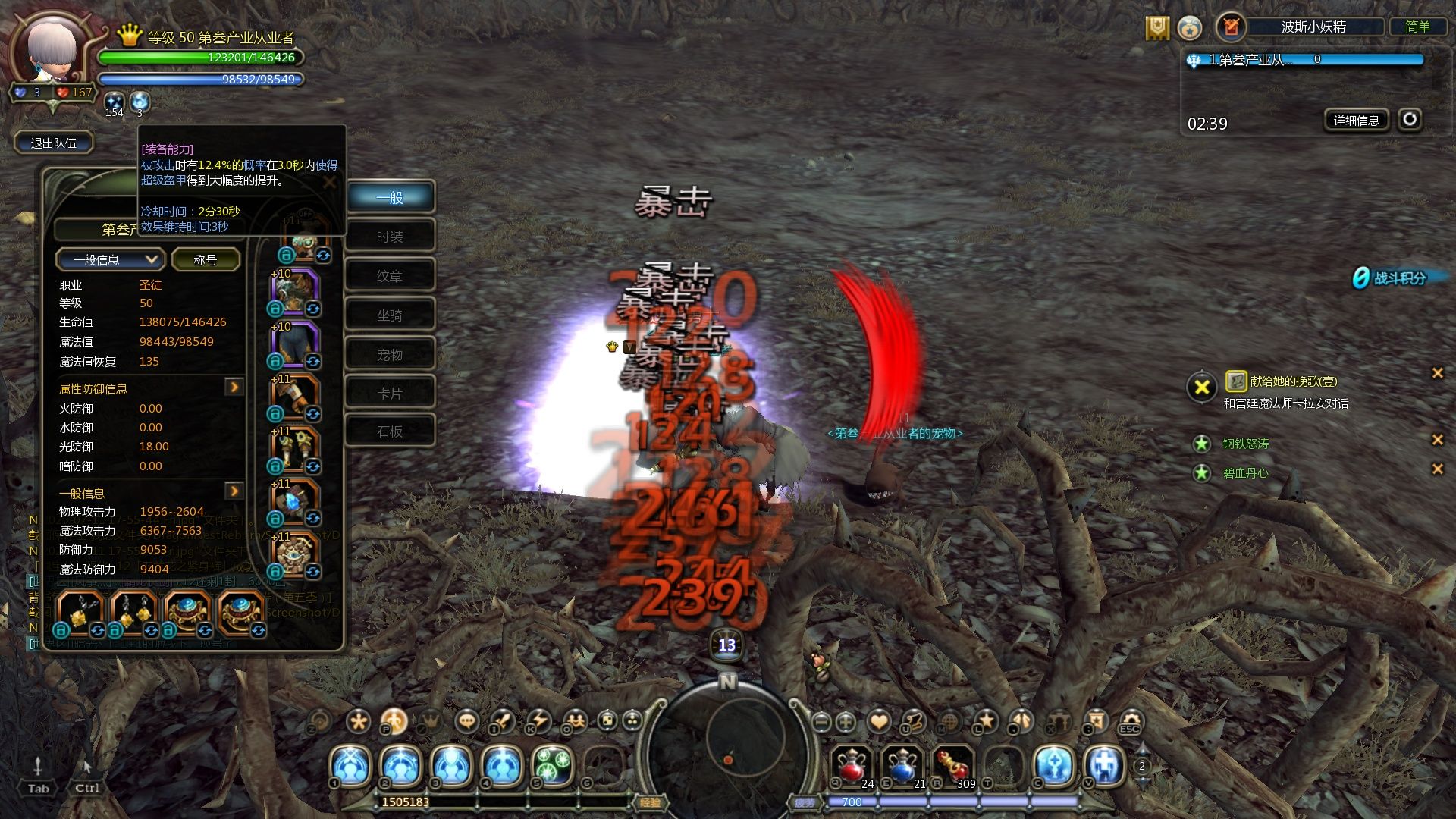
Task: Remove 碧血丹心 from the quest tracker
Action: pyautogui.click(x=1436, y=469)
